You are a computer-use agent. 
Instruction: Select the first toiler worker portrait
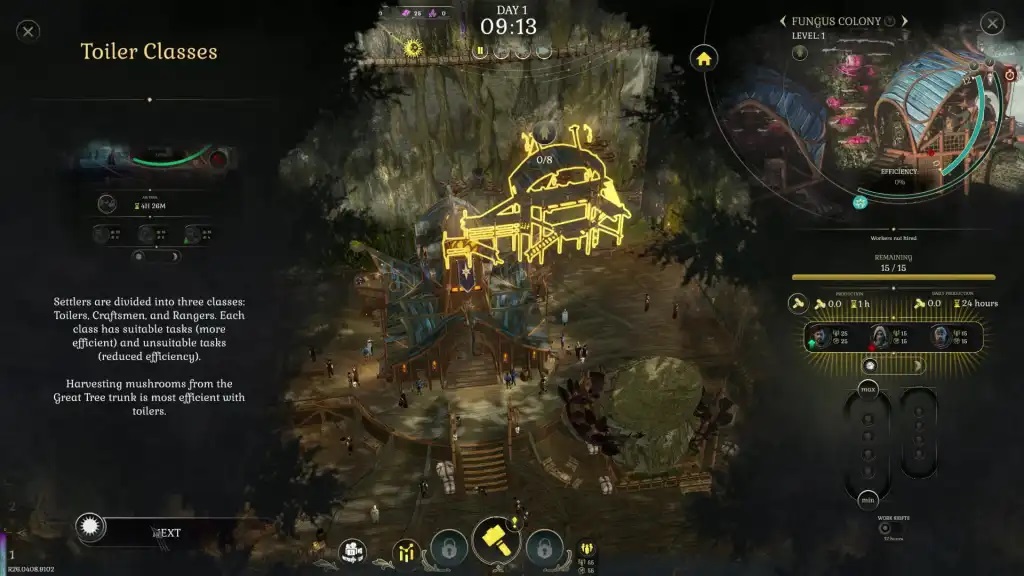tap(820, 337)
